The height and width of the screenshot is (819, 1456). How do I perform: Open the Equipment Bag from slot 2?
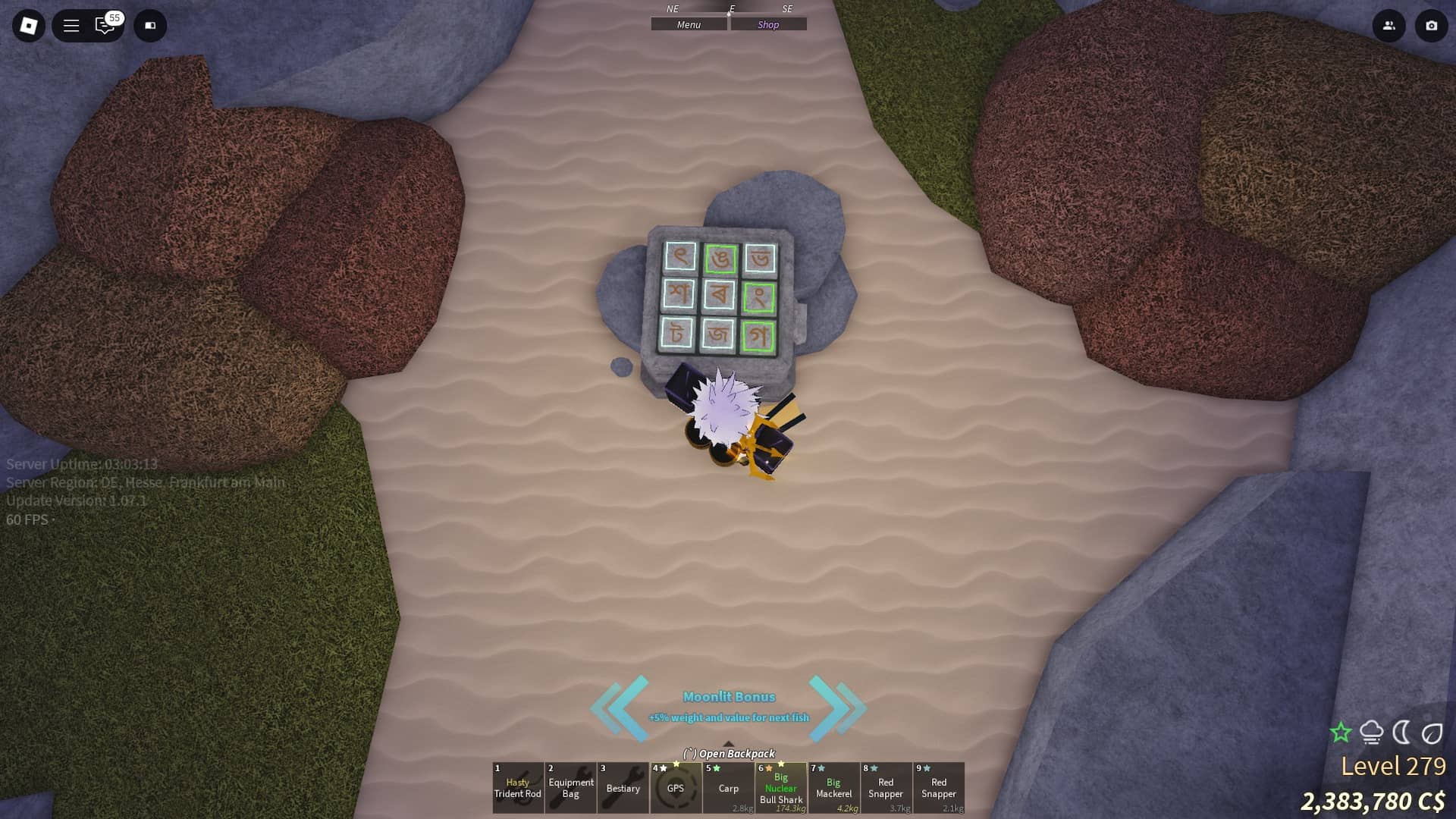pos(571,789)
